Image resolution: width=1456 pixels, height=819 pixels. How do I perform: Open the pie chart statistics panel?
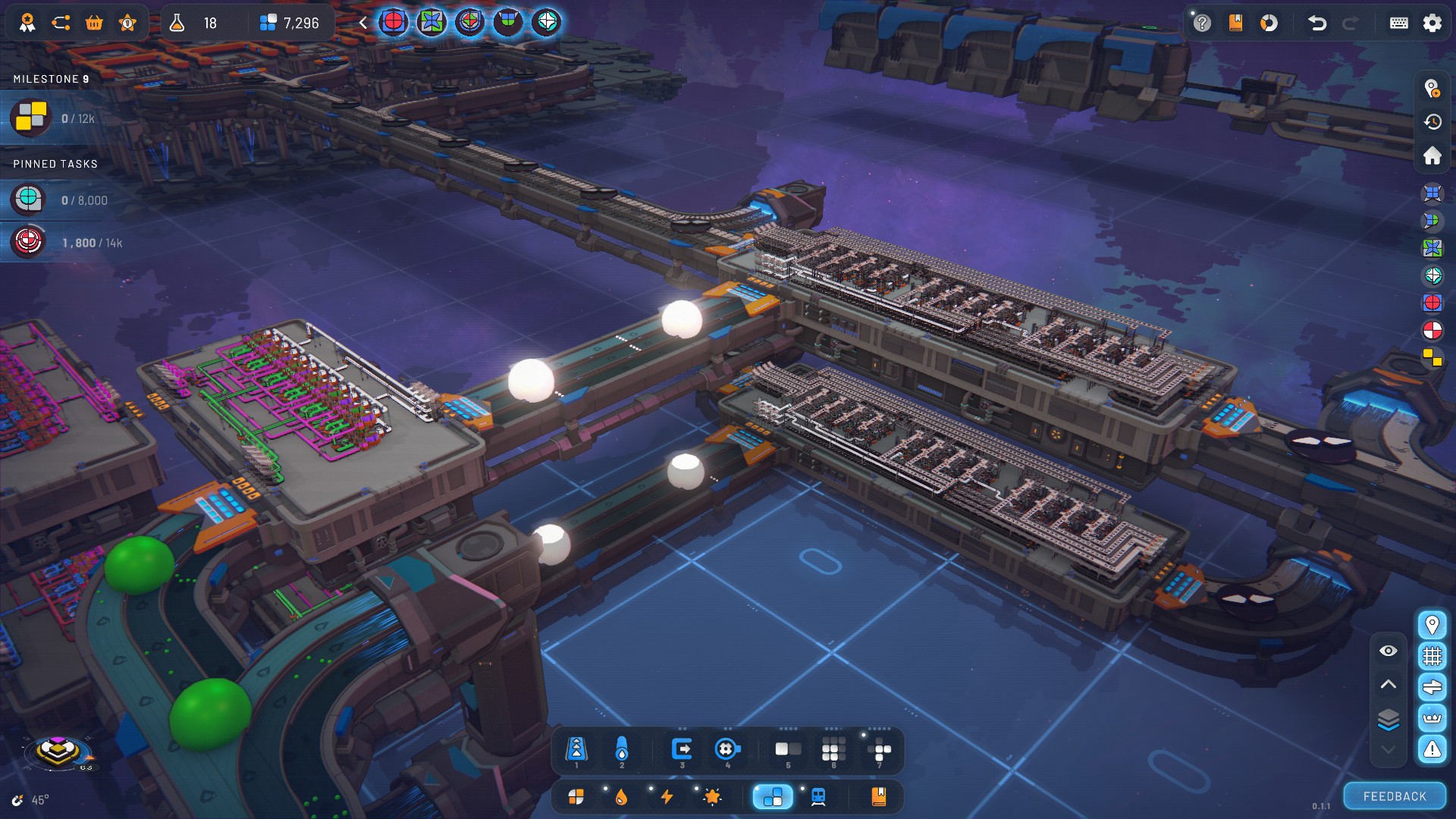1269,23
